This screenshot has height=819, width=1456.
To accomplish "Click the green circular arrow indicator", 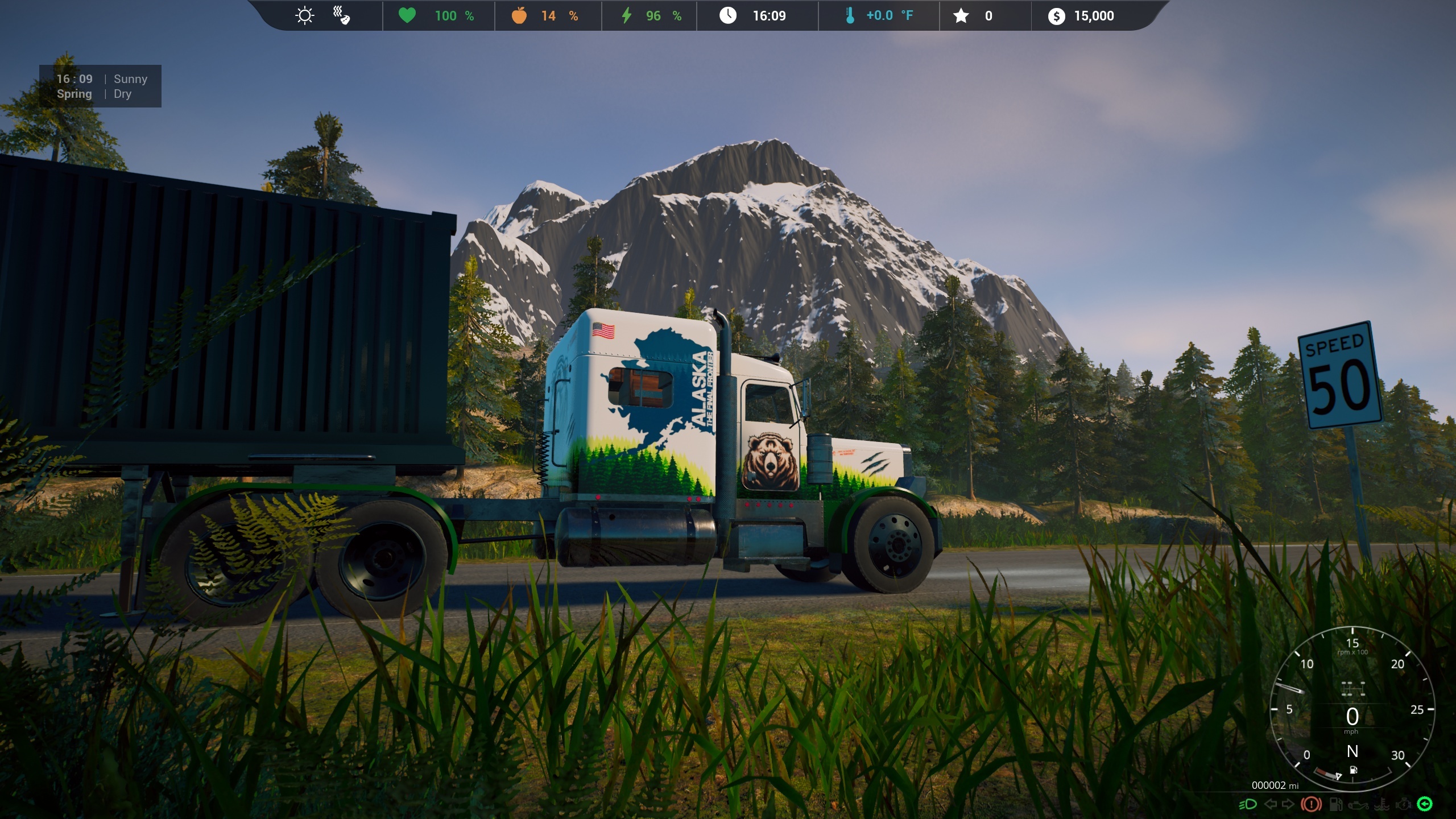I will tap(1425, 804).
